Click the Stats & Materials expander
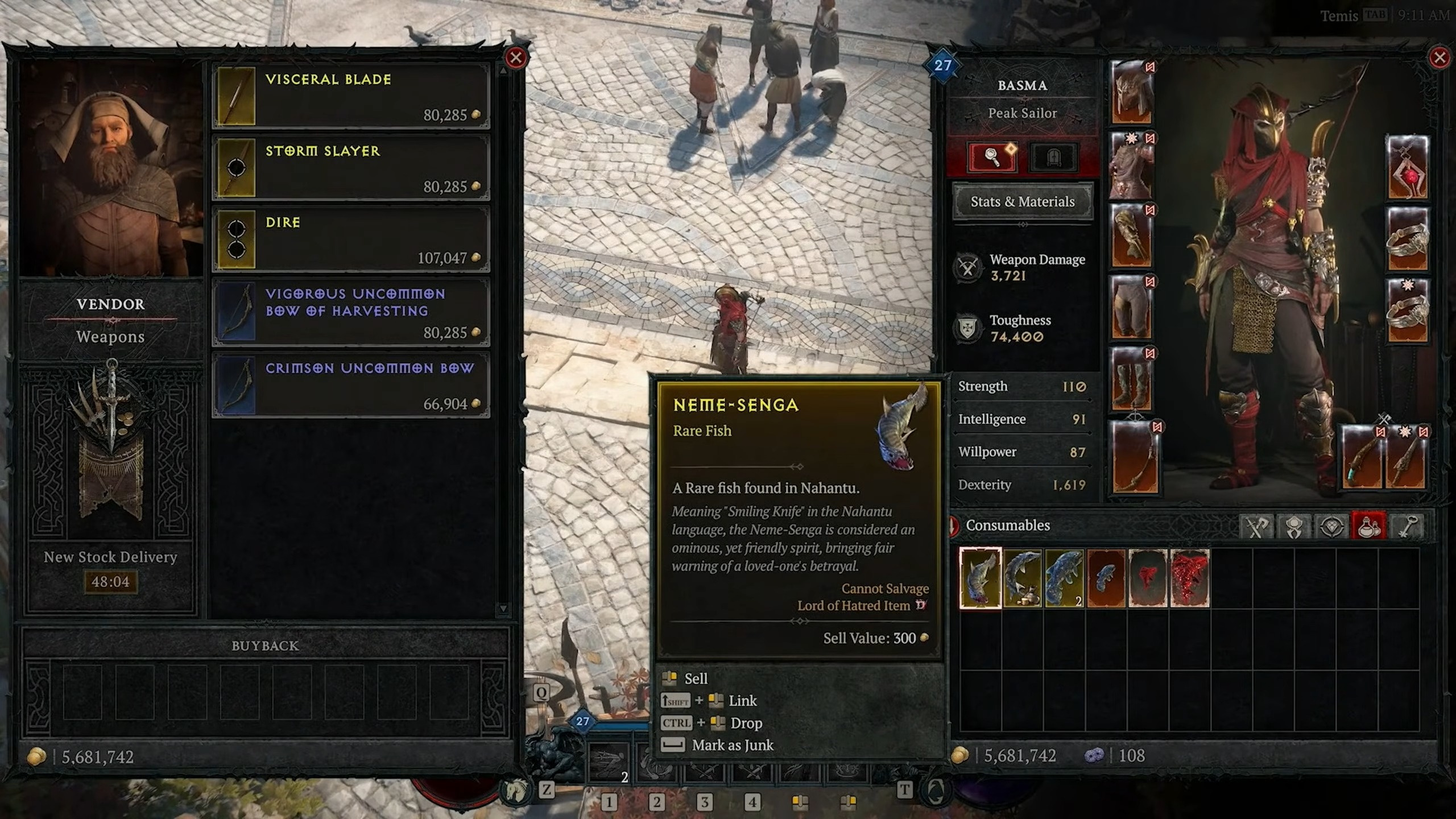The height and width of the screenshot is (819, 1456). point(1023,202)
